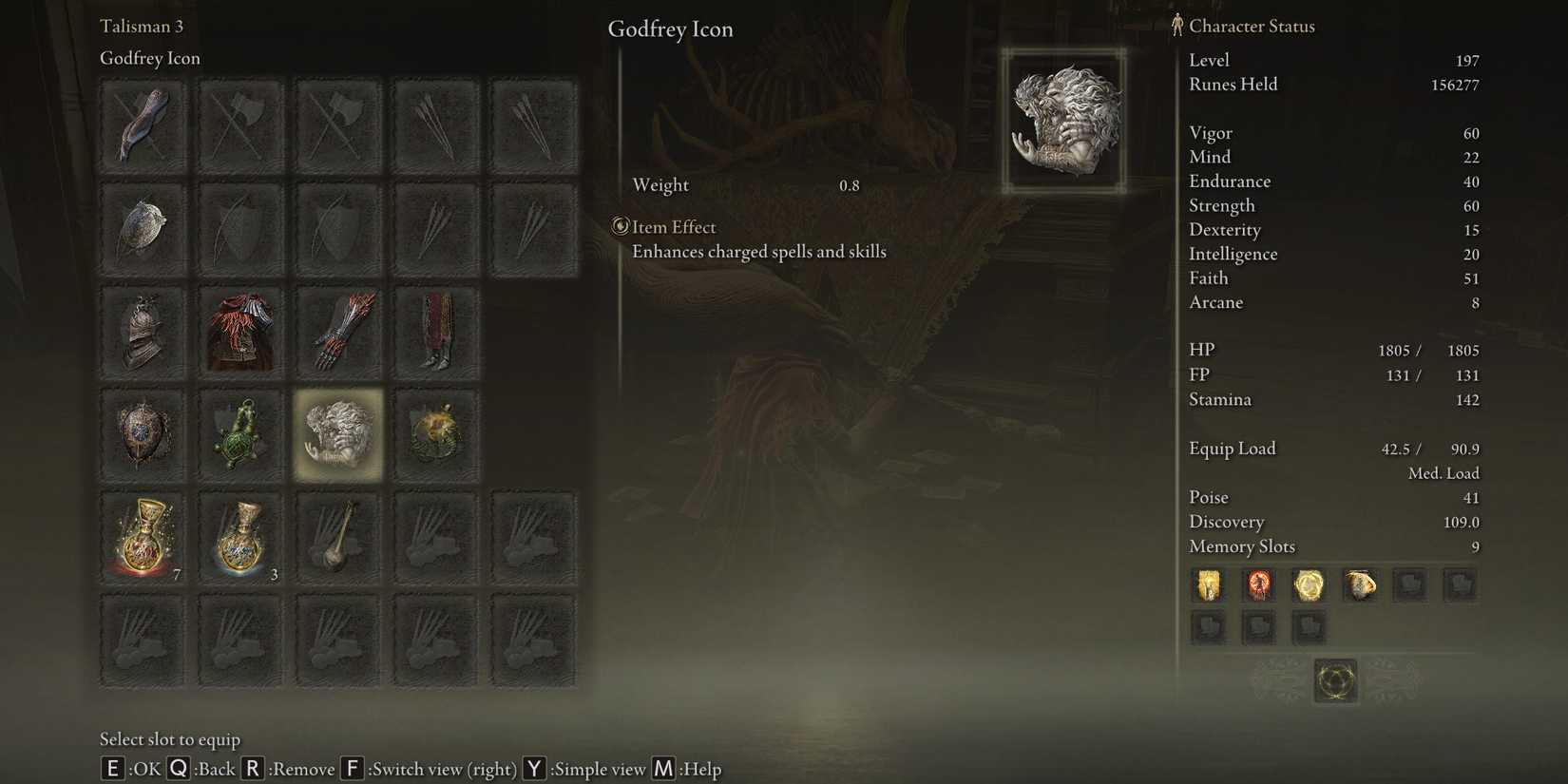This screenshot has height=784, width=1568.
Task: Click Switch view (right) option
Action: tap(442, 769)
